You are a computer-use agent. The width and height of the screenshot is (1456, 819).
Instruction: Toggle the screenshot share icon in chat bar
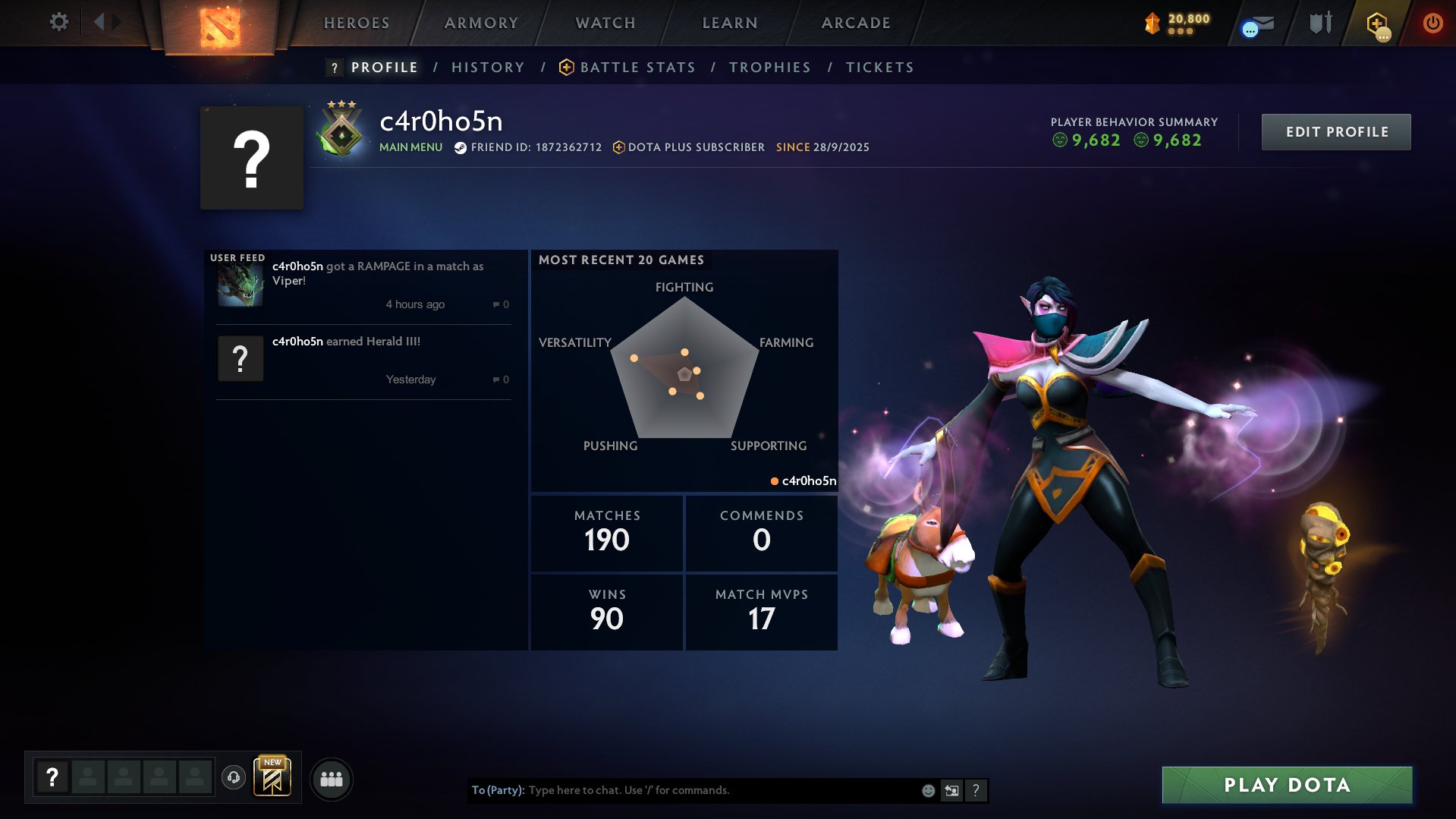[951, 789]
